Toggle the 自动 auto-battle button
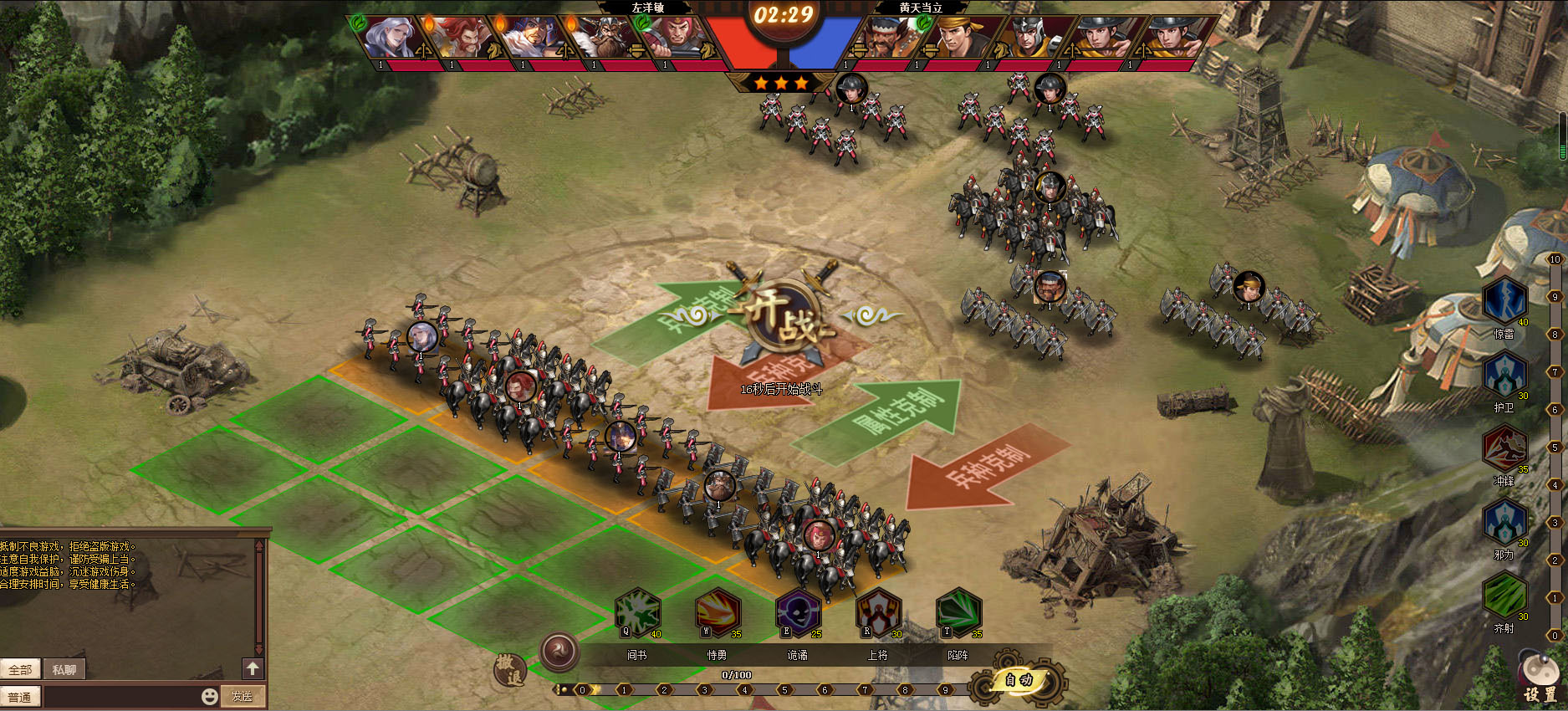Viewport: 1568px width, 711px height. point(1019,680)
